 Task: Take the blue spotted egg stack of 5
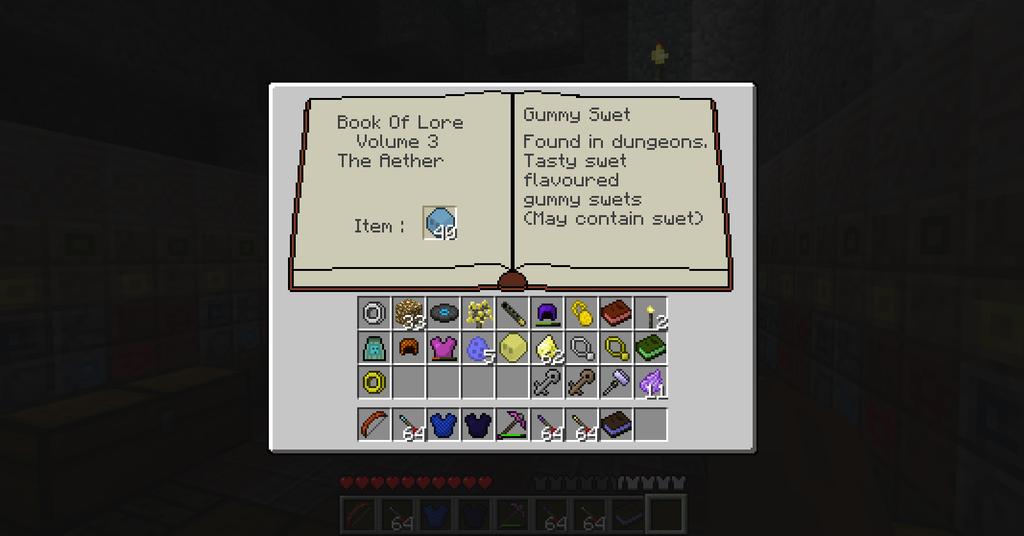click(477, 347)
